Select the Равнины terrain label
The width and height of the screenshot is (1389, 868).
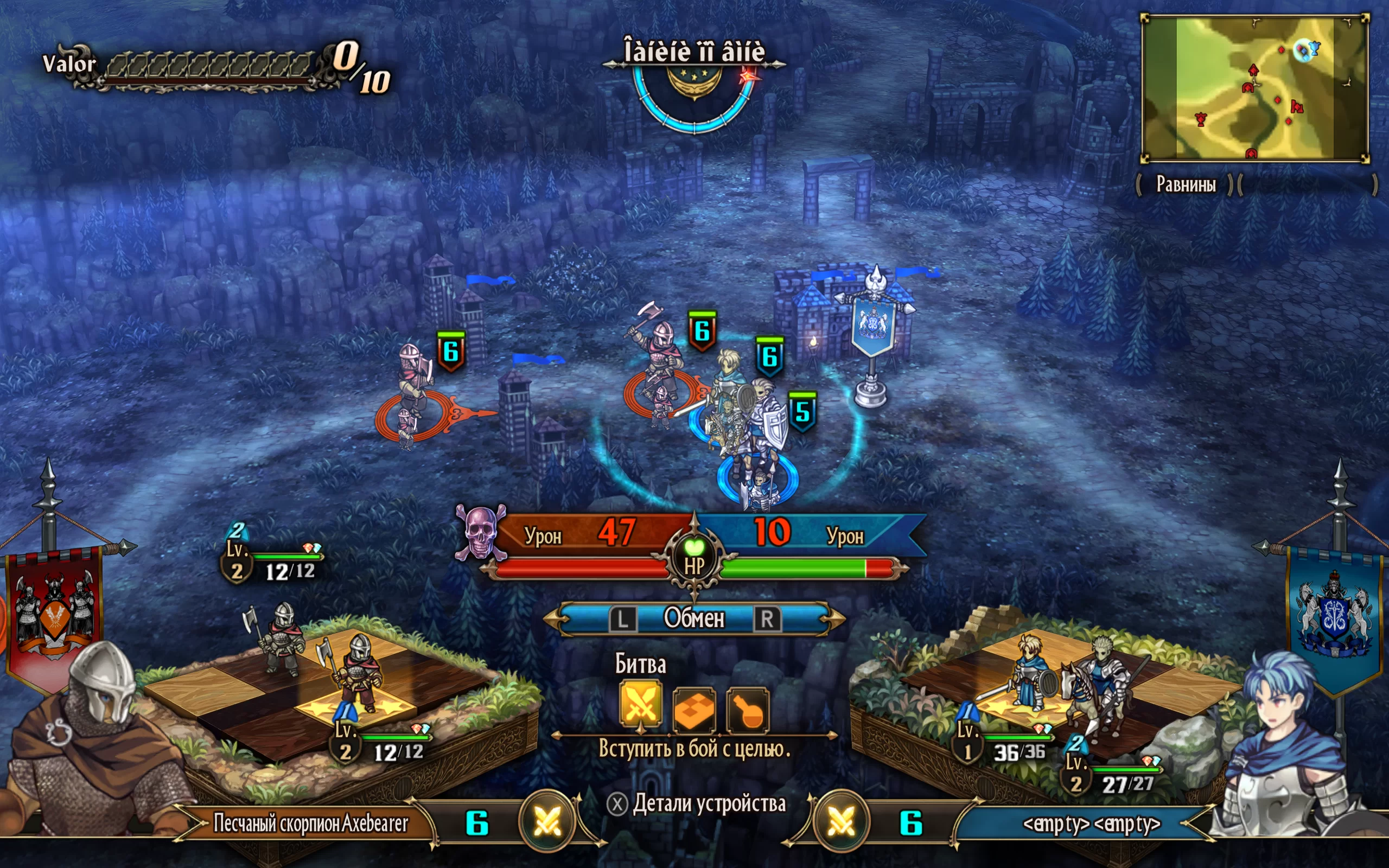1185,184
